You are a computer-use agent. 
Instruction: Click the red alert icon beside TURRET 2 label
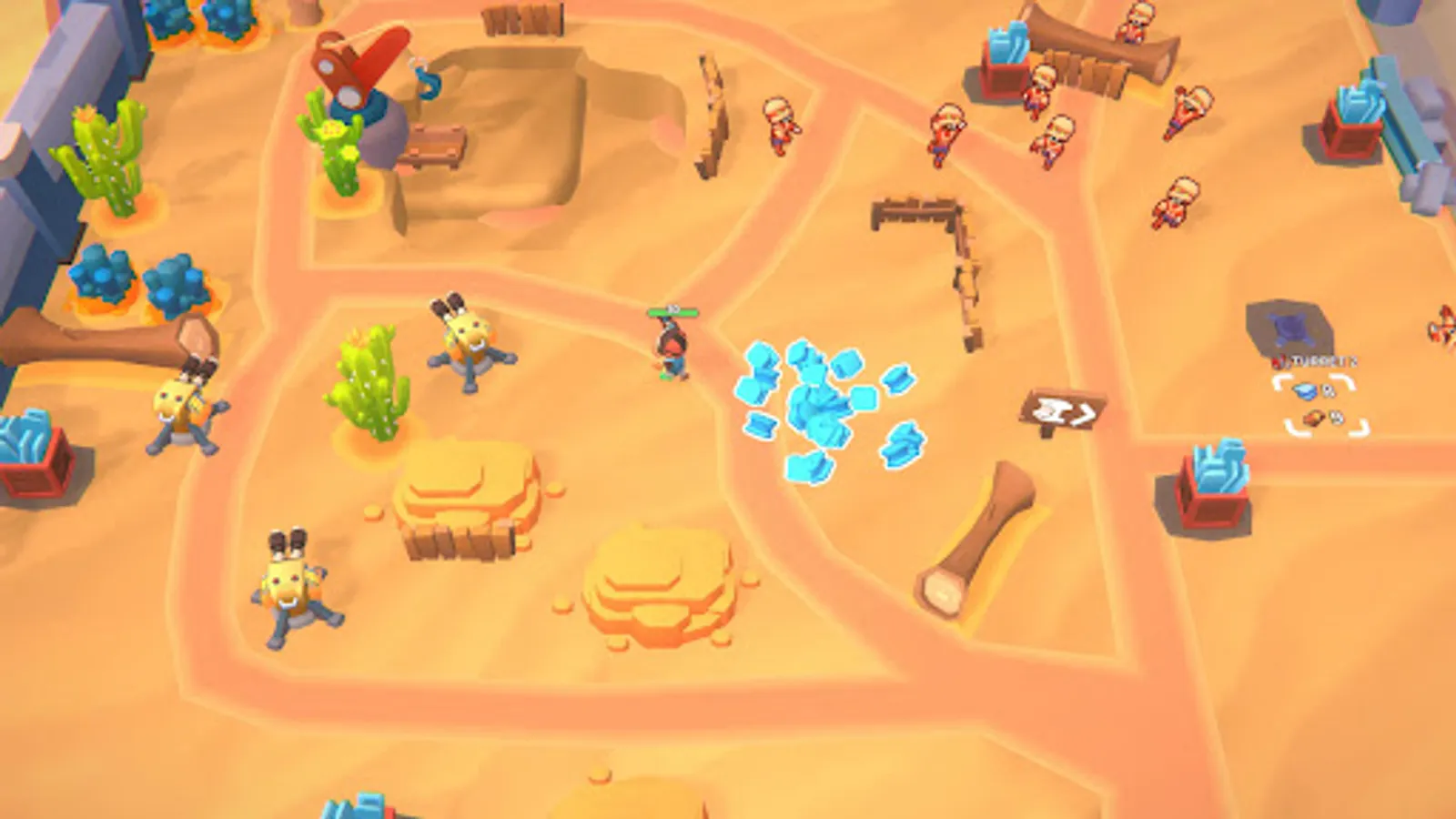click(1278, 361)
